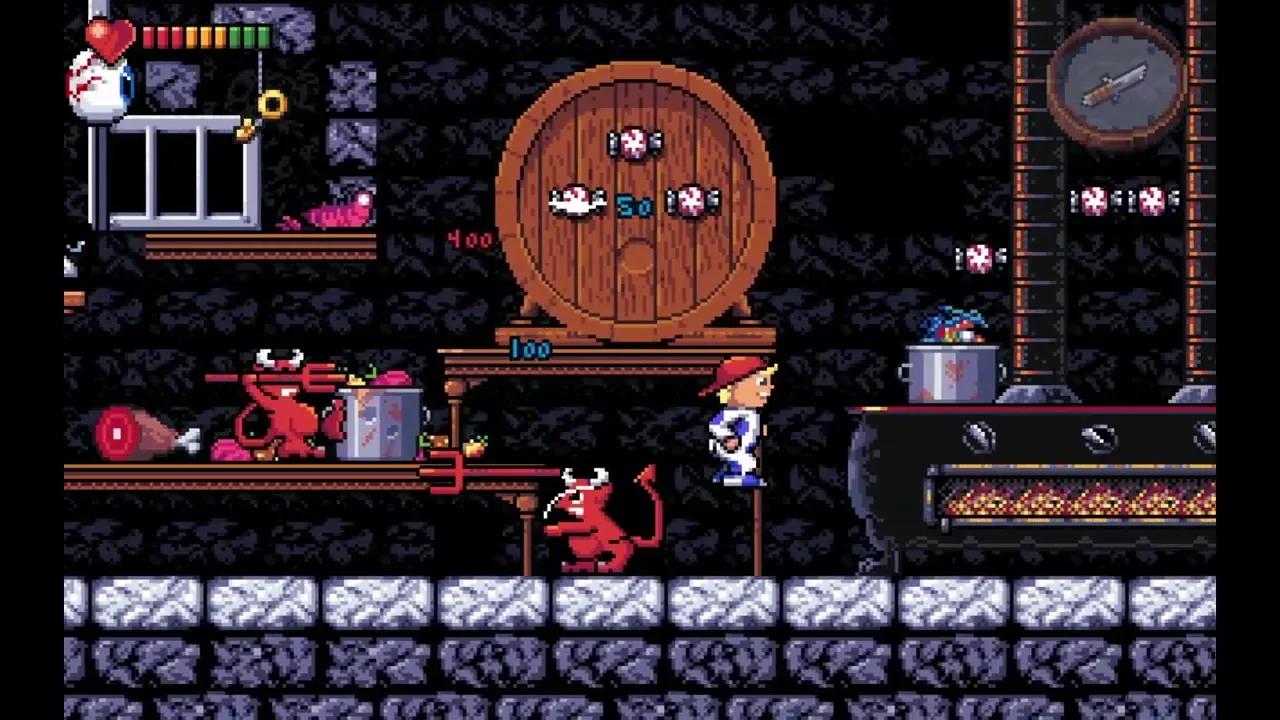Click the 100 points label under the barrel
This screenshot has width=1280, height=720.
tap(530, 350)
